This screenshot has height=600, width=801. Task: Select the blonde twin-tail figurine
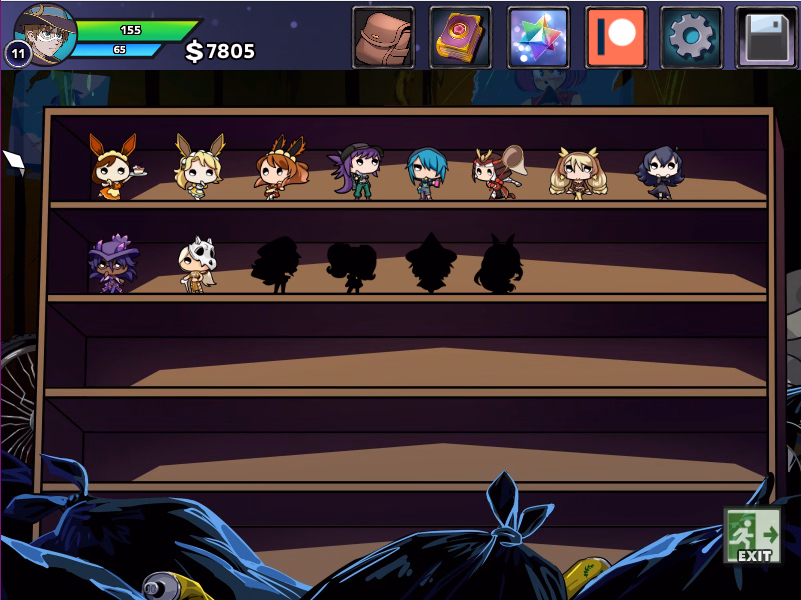pyautogui.click(x=578, y=172)
